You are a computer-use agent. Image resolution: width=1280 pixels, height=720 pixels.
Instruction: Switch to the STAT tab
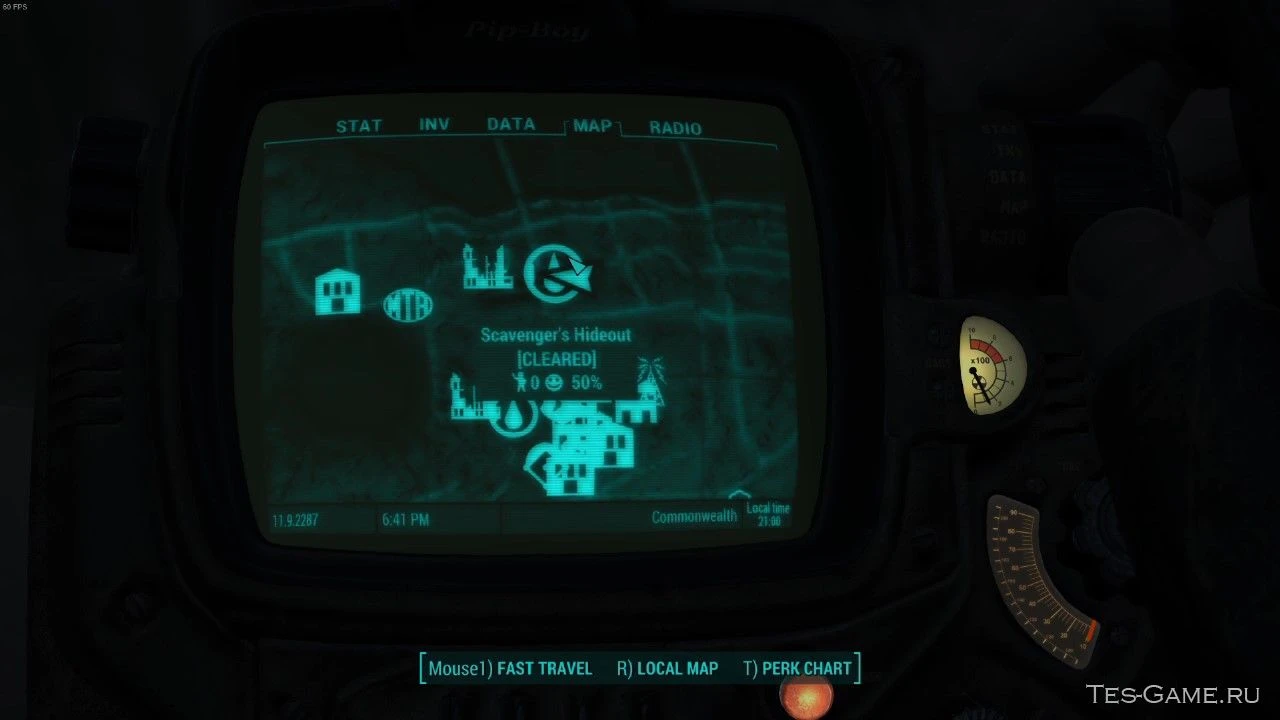click(x=358, y=125)
